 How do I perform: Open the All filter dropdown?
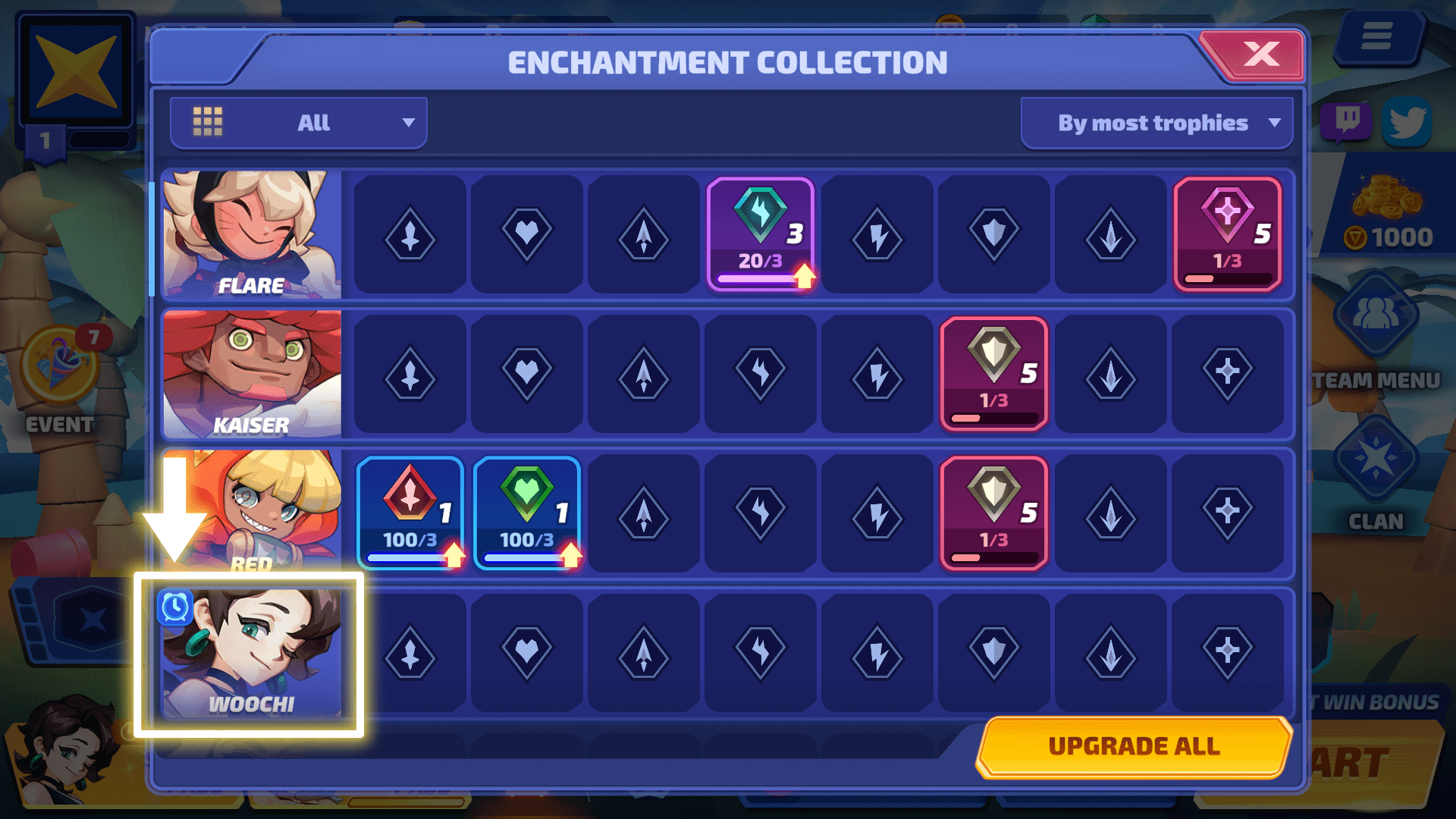[x=299, y=123]
